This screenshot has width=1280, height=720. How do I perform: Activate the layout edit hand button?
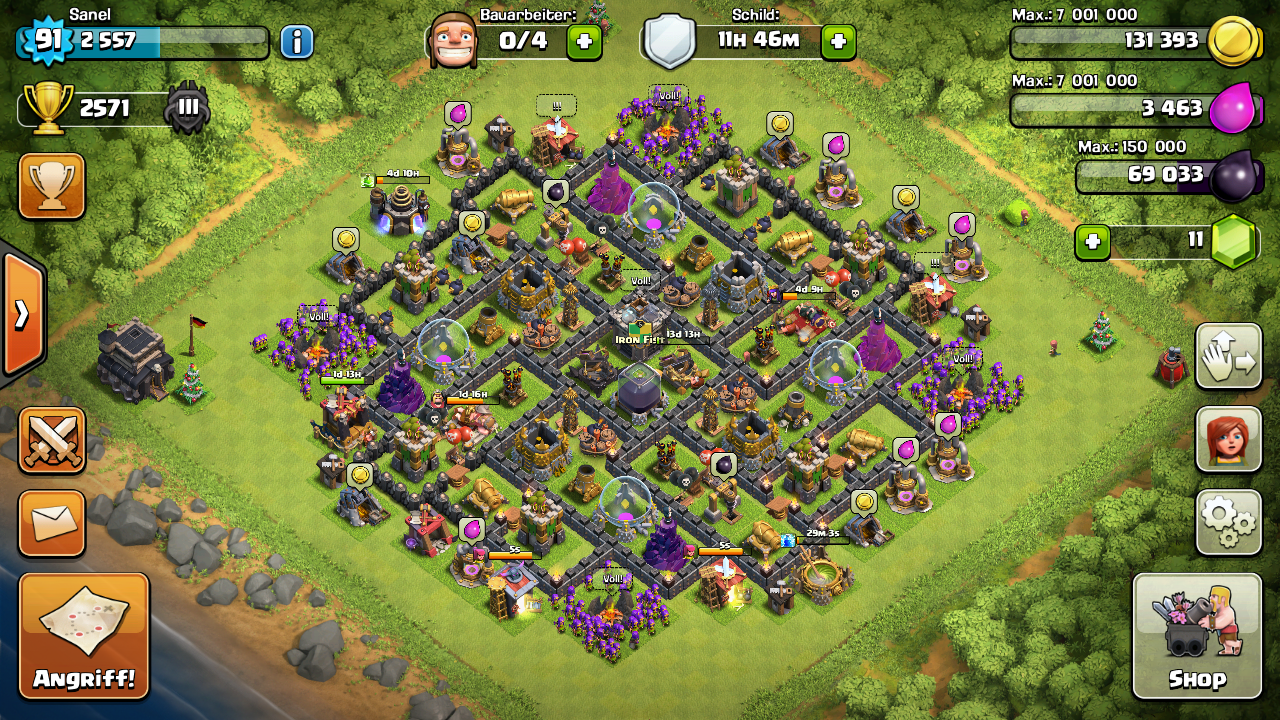(1228, 356)
